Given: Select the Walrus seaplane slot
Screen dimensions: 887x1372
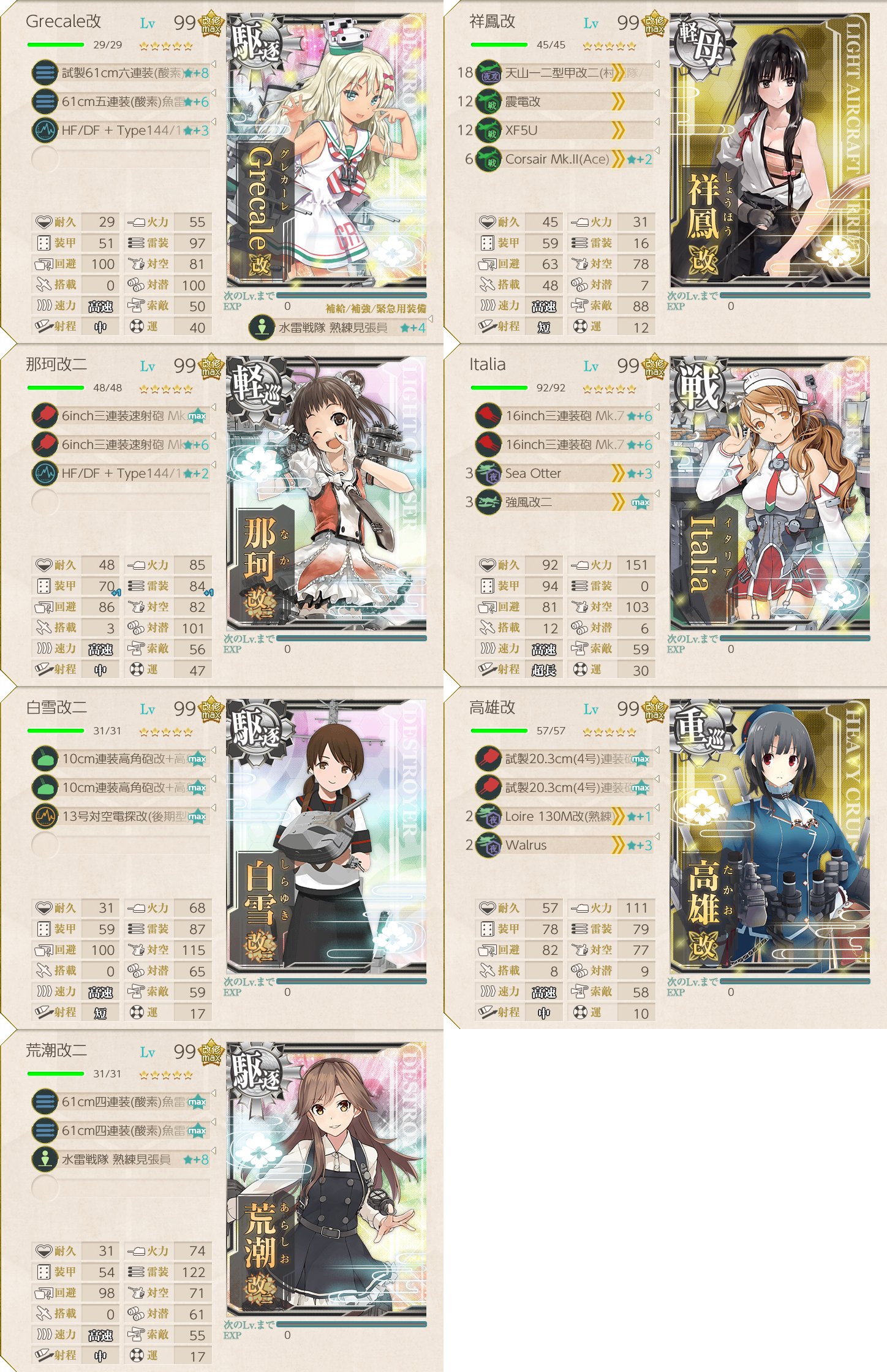Looking at the screenshot, I should tap(564, 845).
